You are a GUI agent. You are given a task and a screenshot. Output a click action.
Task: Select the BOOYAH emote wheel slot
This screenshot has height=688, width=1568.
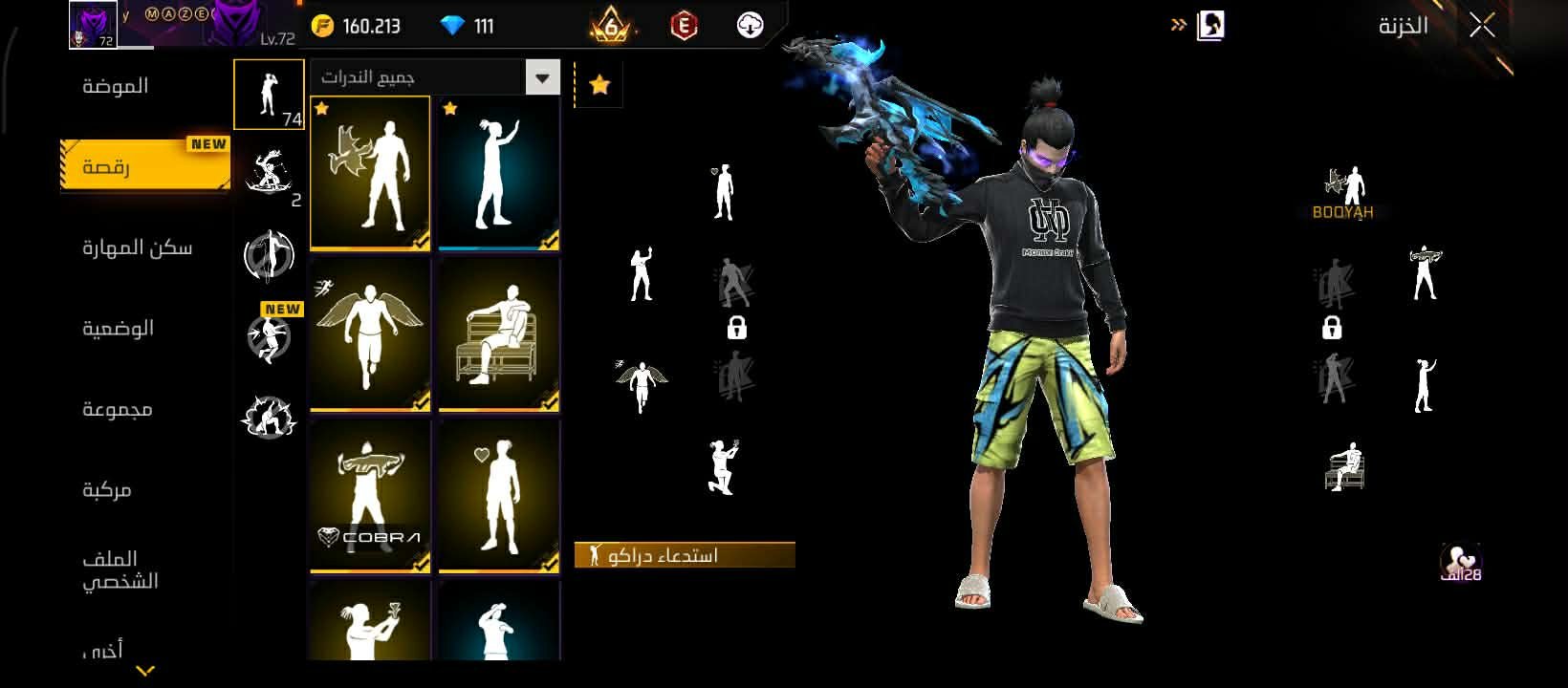[x=1343, y=193]
